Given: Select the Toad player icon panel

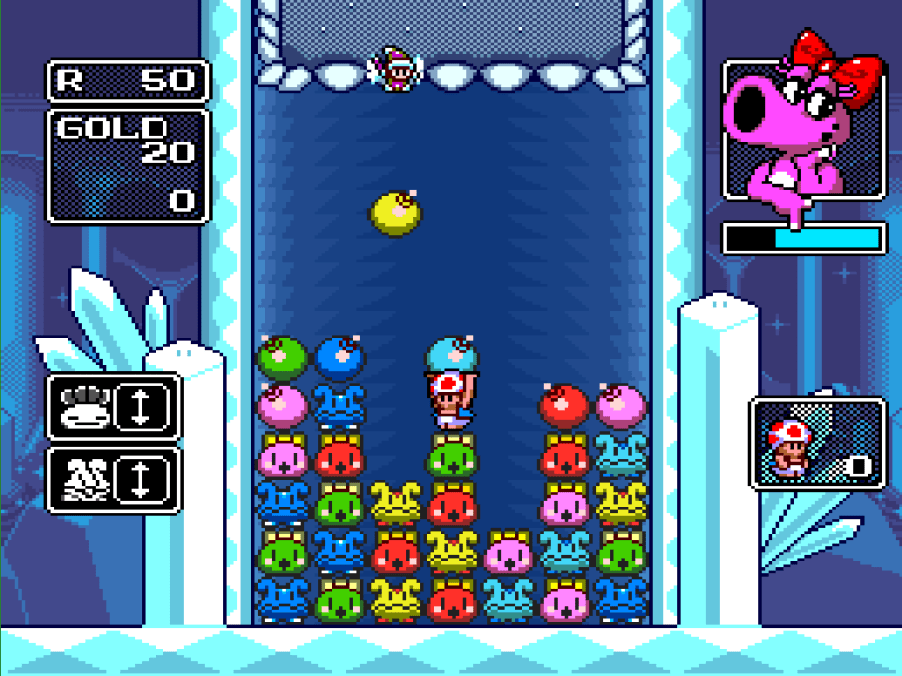Looking at the screenshot, I should (817, 444).
